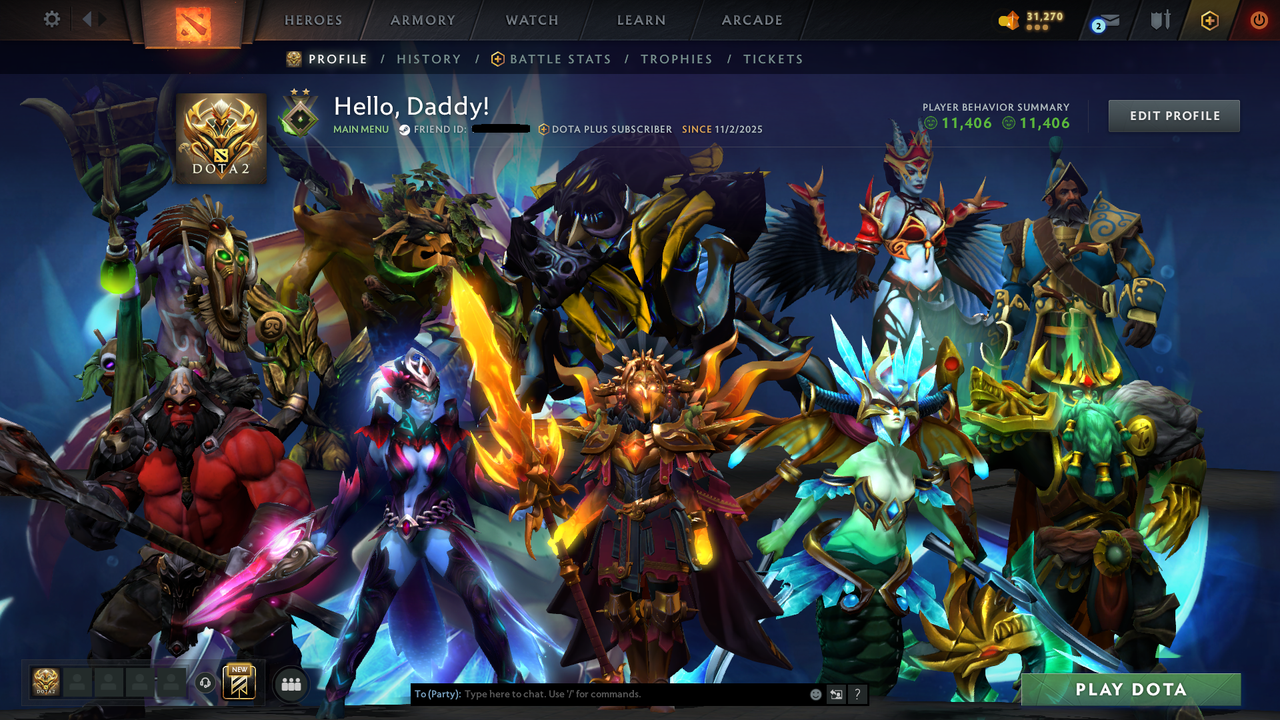
Task: View the NEW battle pass item icon
Action: click(238, 683)
